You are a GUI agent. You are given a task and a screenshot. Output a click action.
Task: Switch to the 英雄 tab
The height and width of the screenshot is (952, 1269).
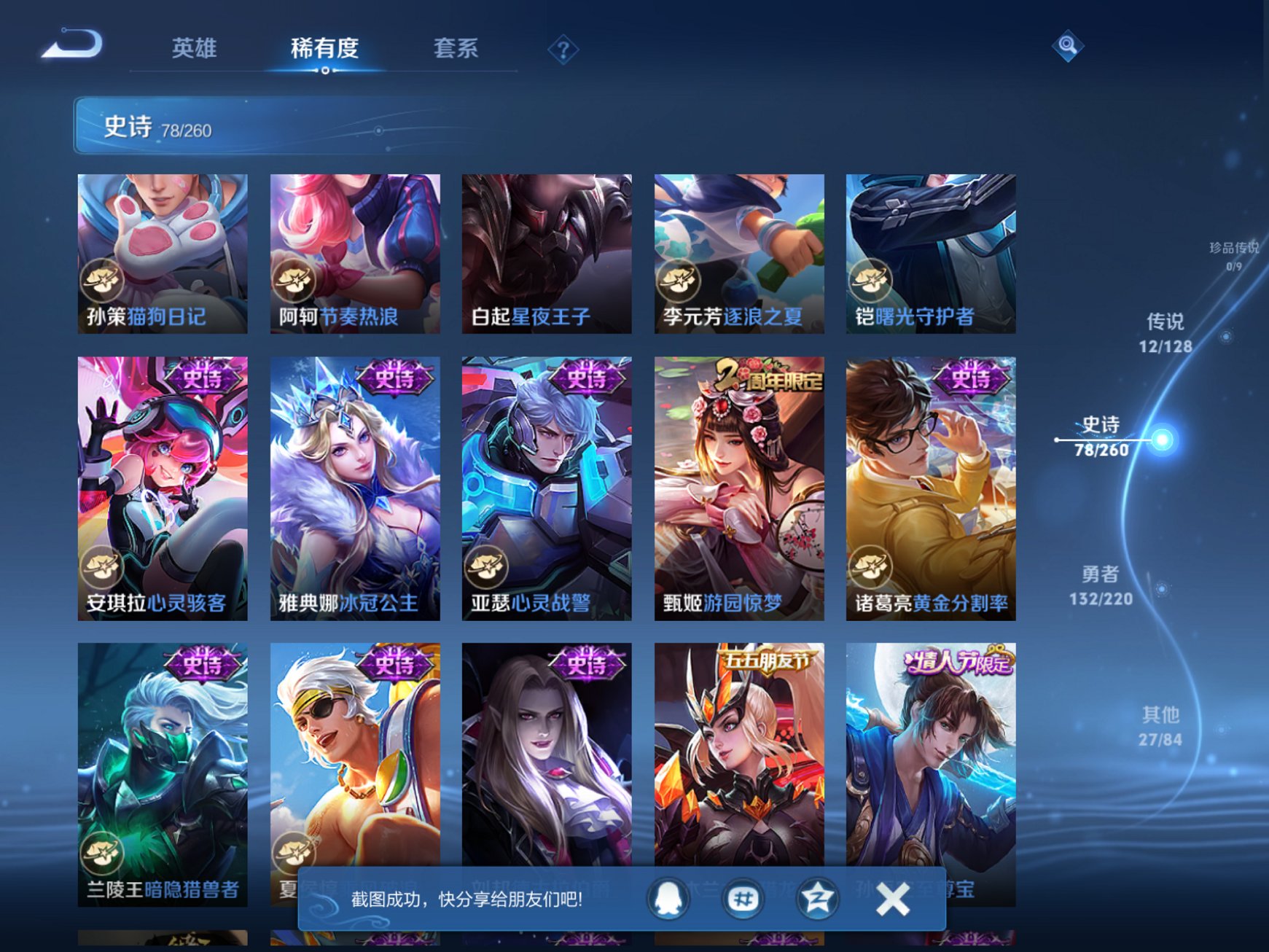[195, 48]
